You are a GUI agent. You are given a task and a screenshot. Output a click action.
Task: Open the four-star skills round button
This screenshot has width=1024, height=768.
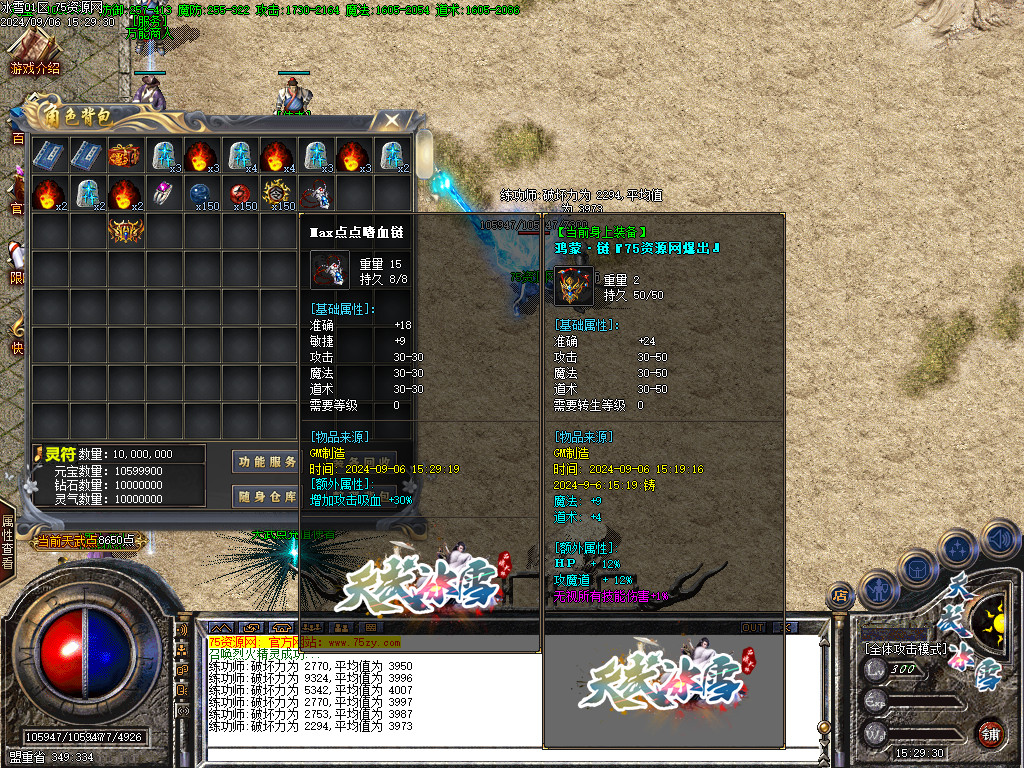[957, 548]
